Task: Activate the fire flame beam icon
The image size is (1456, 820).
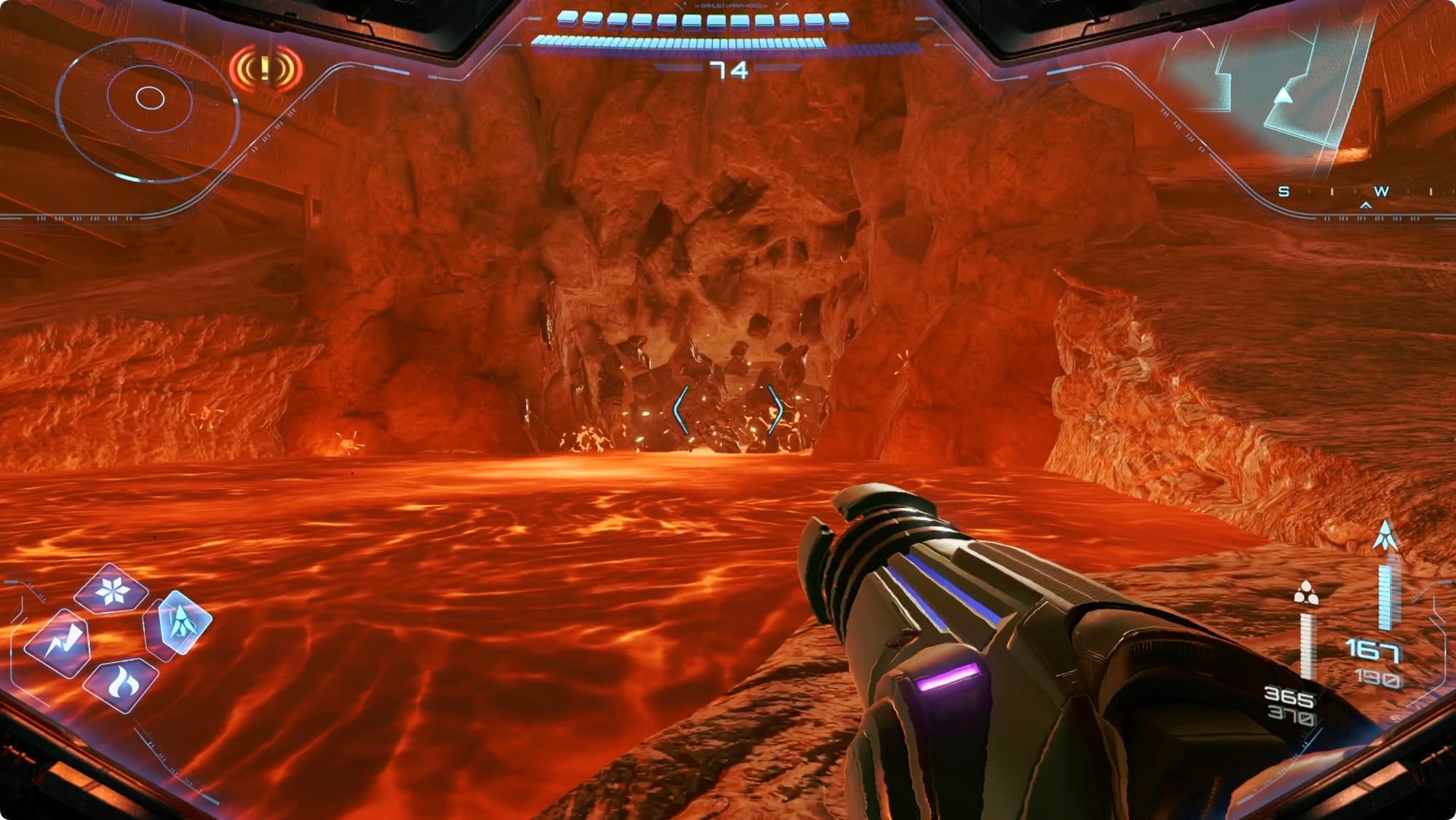Action: pyautogui.click(x=121, y=682)
